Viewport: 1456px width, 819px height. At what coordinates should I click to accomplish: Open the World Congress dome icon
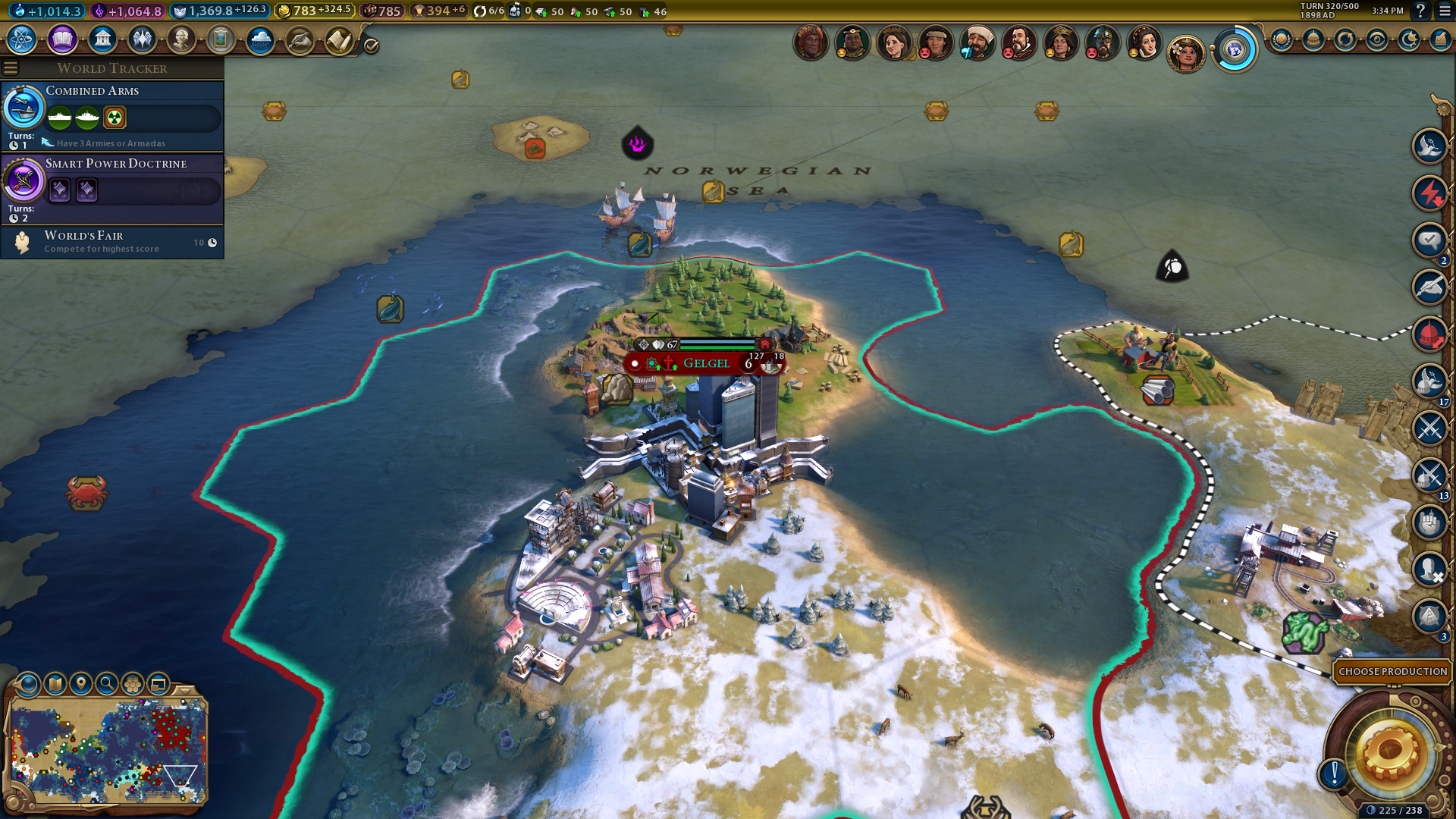tap(1313, 39)
